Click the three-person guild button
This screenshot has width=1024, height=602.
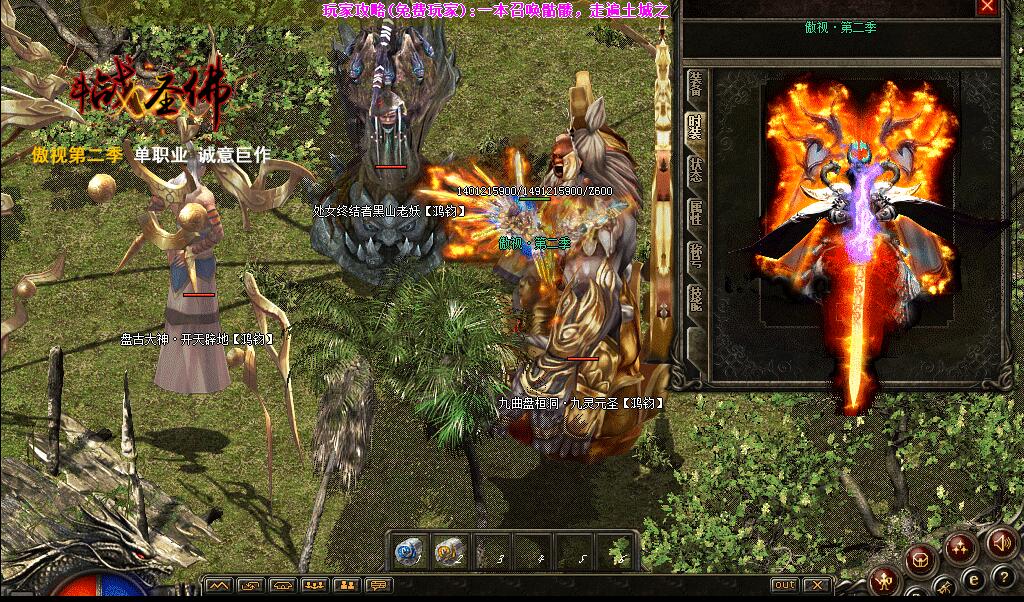[x=315, y=585]
